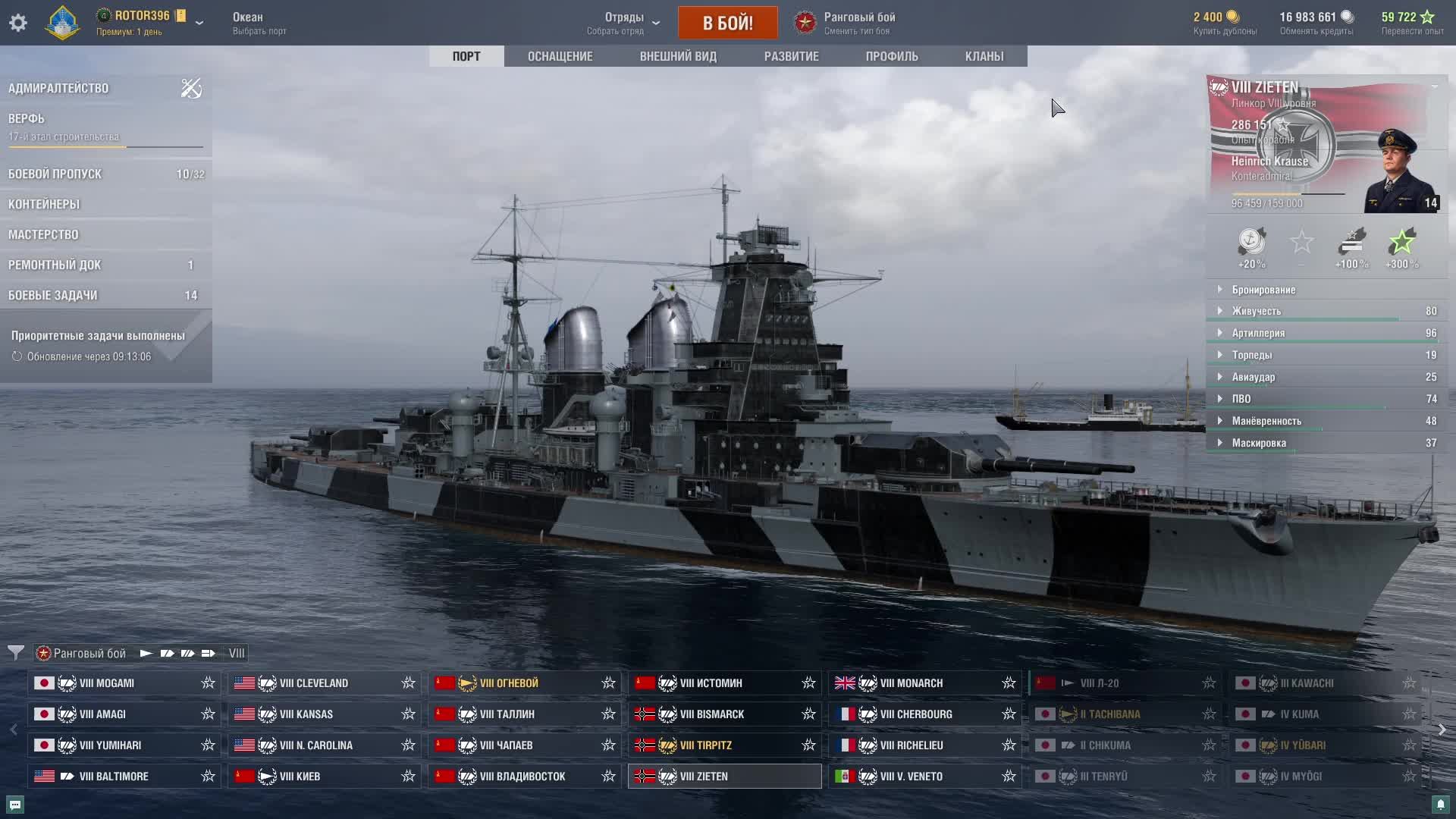Open the Адмиралтейство menu entry
Viewport: 1456px width, 819px height.
(58, 88)
